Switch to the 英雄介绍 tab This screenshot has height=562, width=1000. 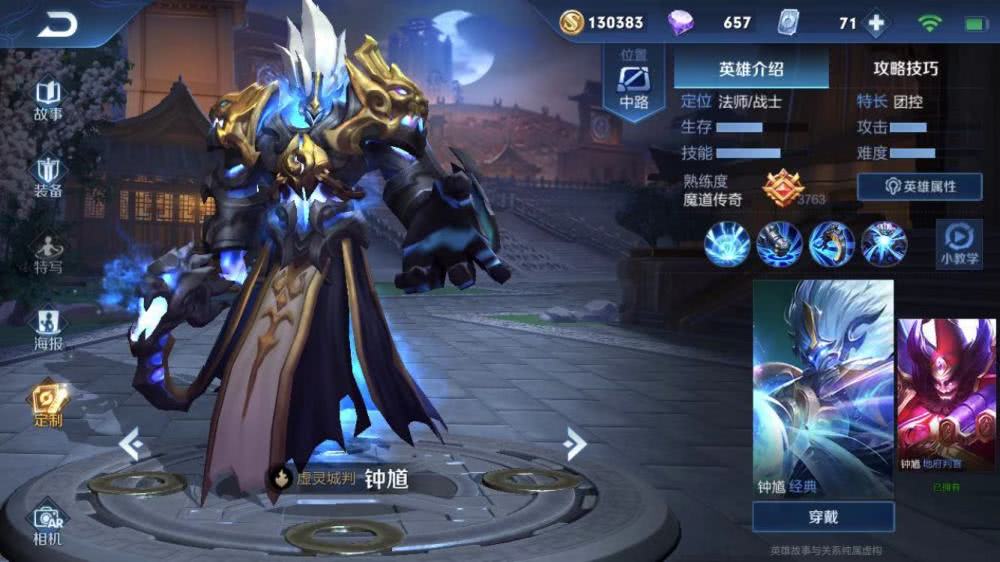pos(751,69)
